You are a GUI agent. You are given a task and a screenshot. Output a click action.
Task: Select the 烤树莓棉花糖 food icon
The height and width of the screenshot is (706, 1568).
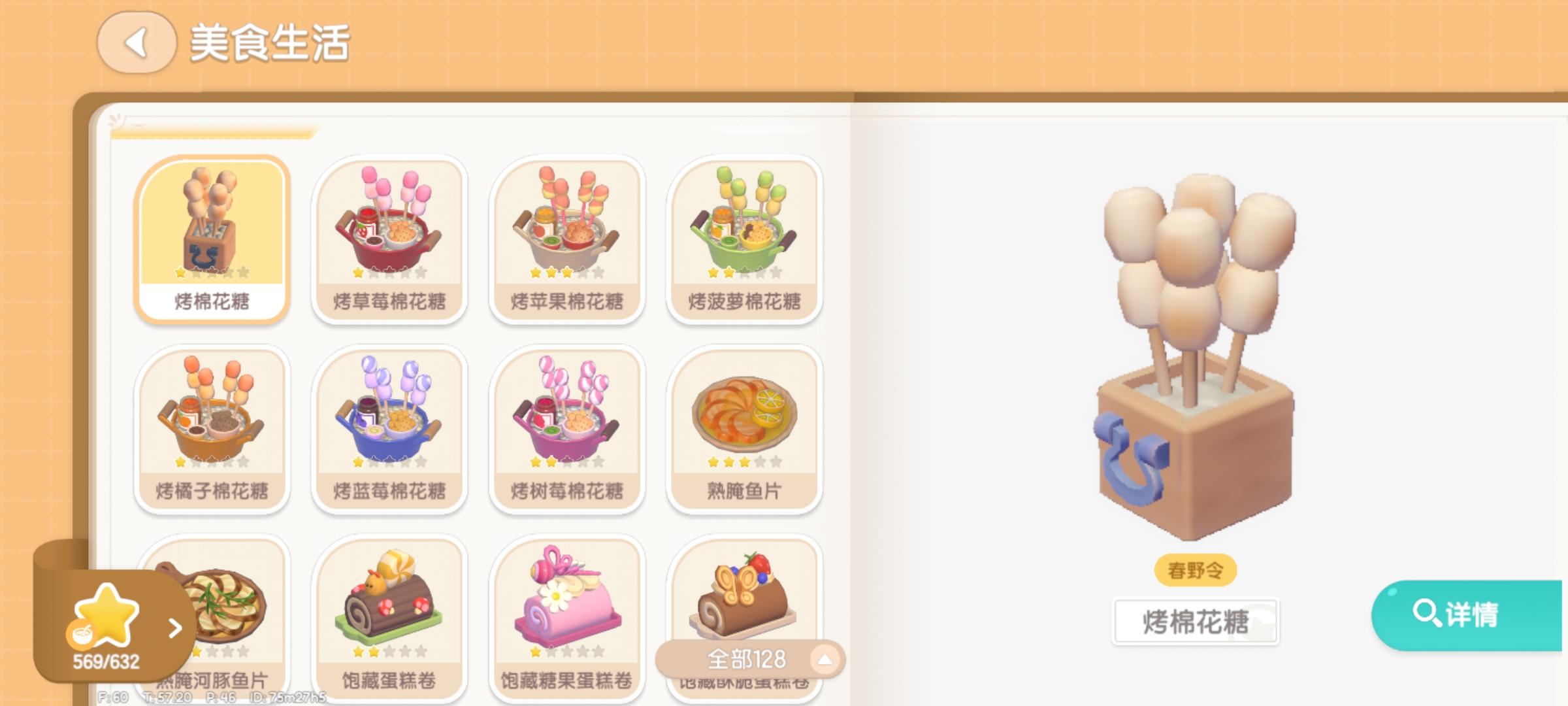coord(567,425)
